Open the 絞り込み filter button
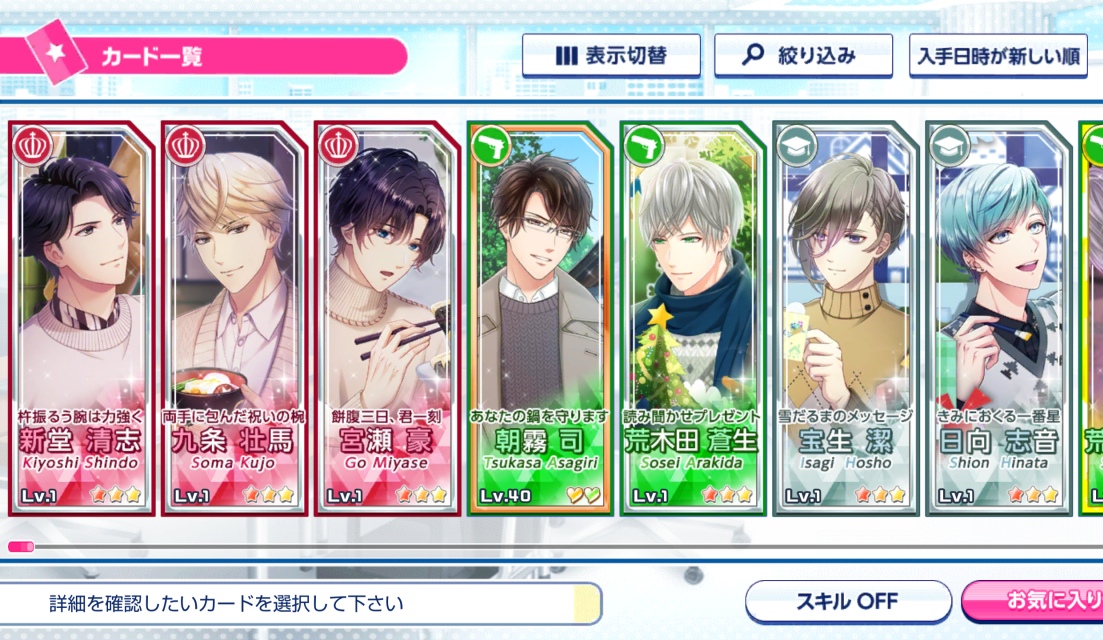 point(803,56)
